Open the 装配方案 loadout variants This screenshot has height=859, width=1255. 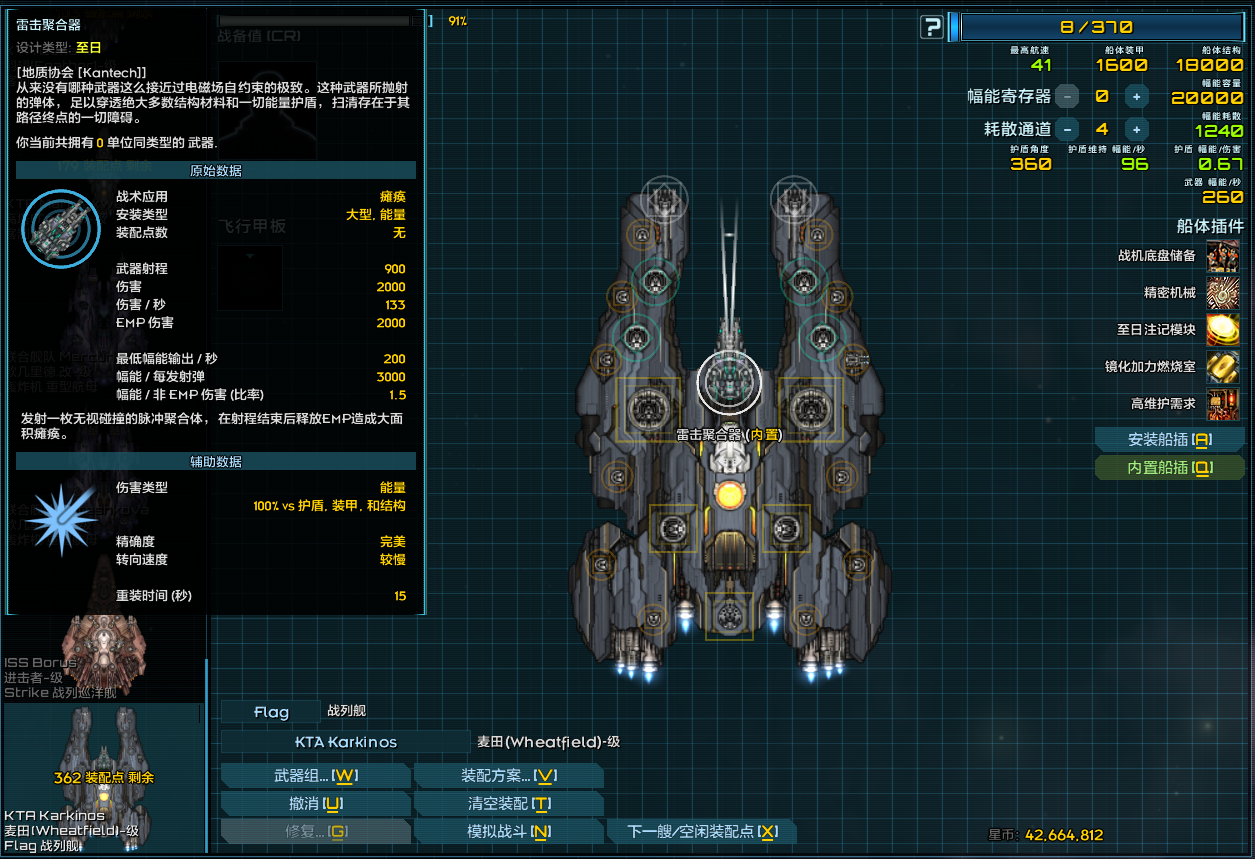[508, 776]
